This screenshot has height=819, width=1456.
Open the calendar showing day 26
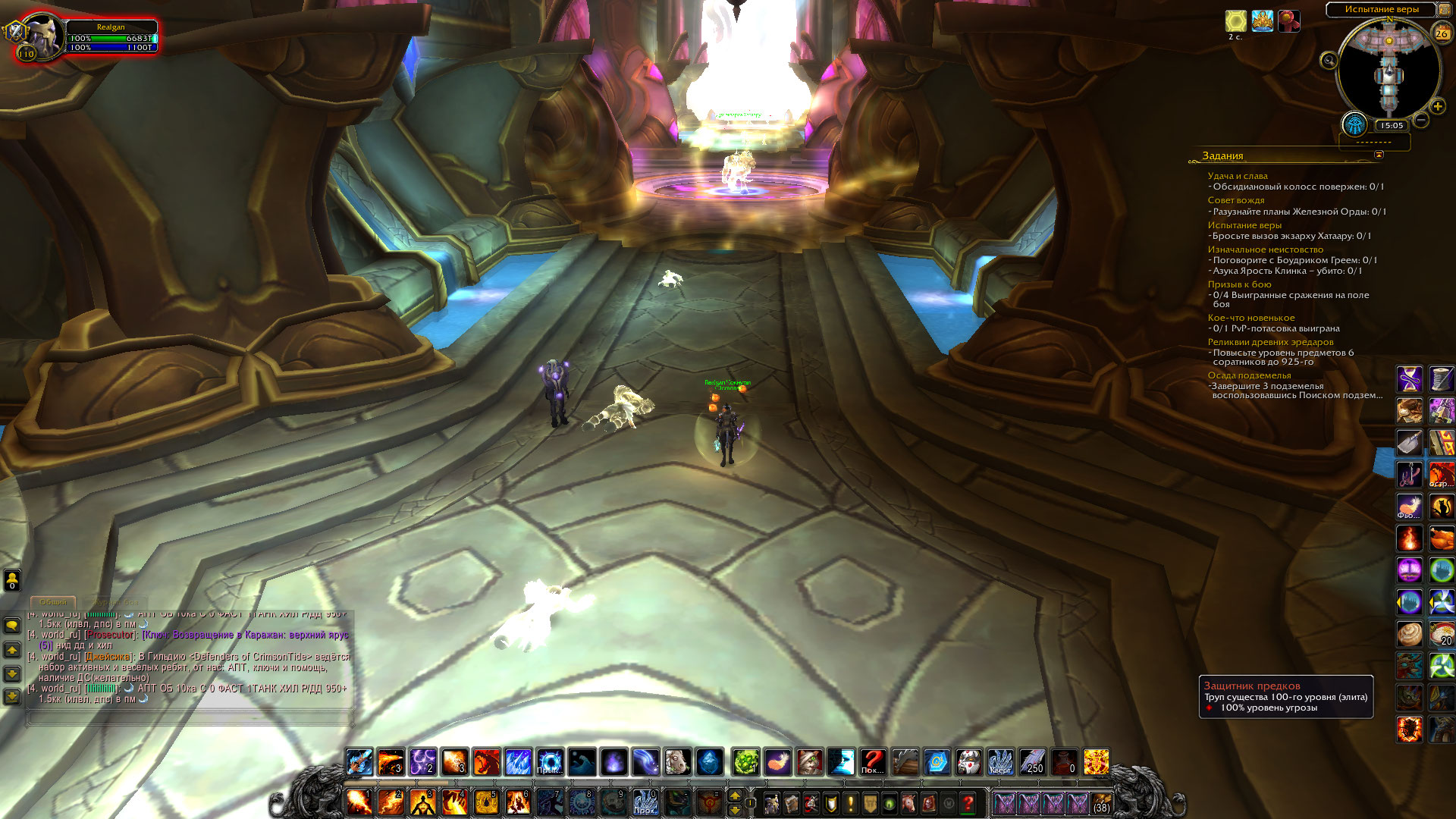coord(1442,33)
